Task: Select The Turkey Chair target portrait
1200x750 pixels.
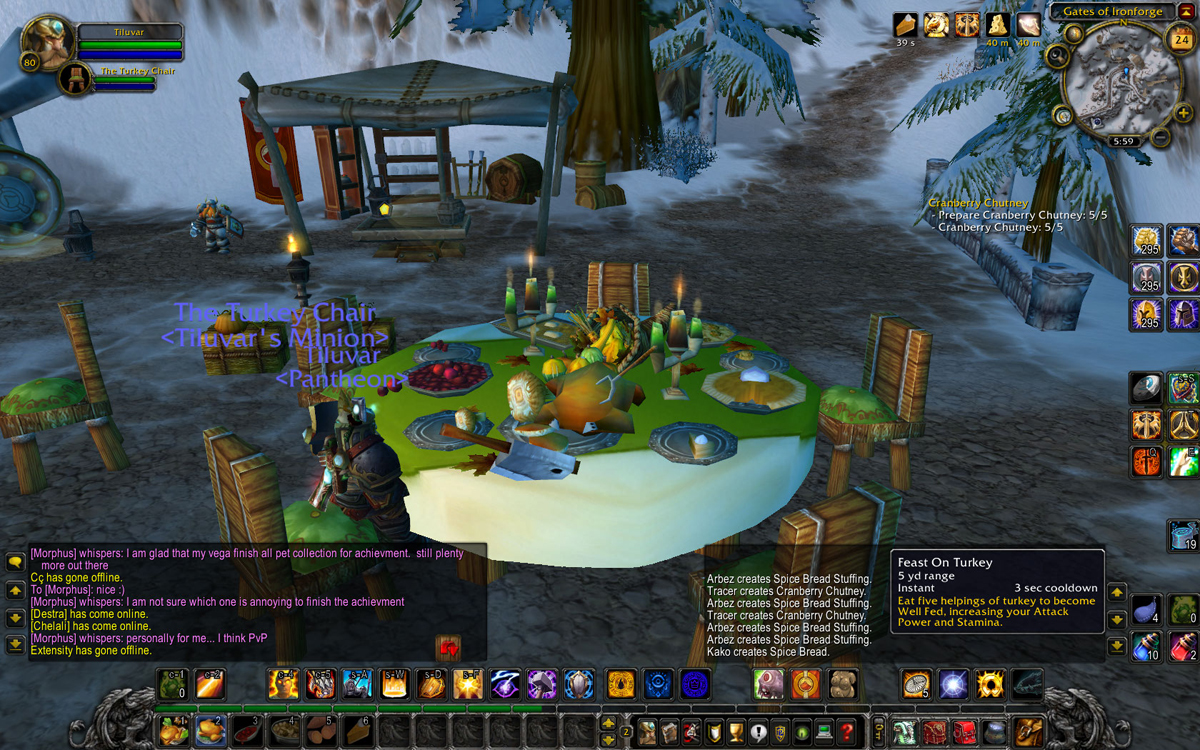Action: [x=75, y=78]
